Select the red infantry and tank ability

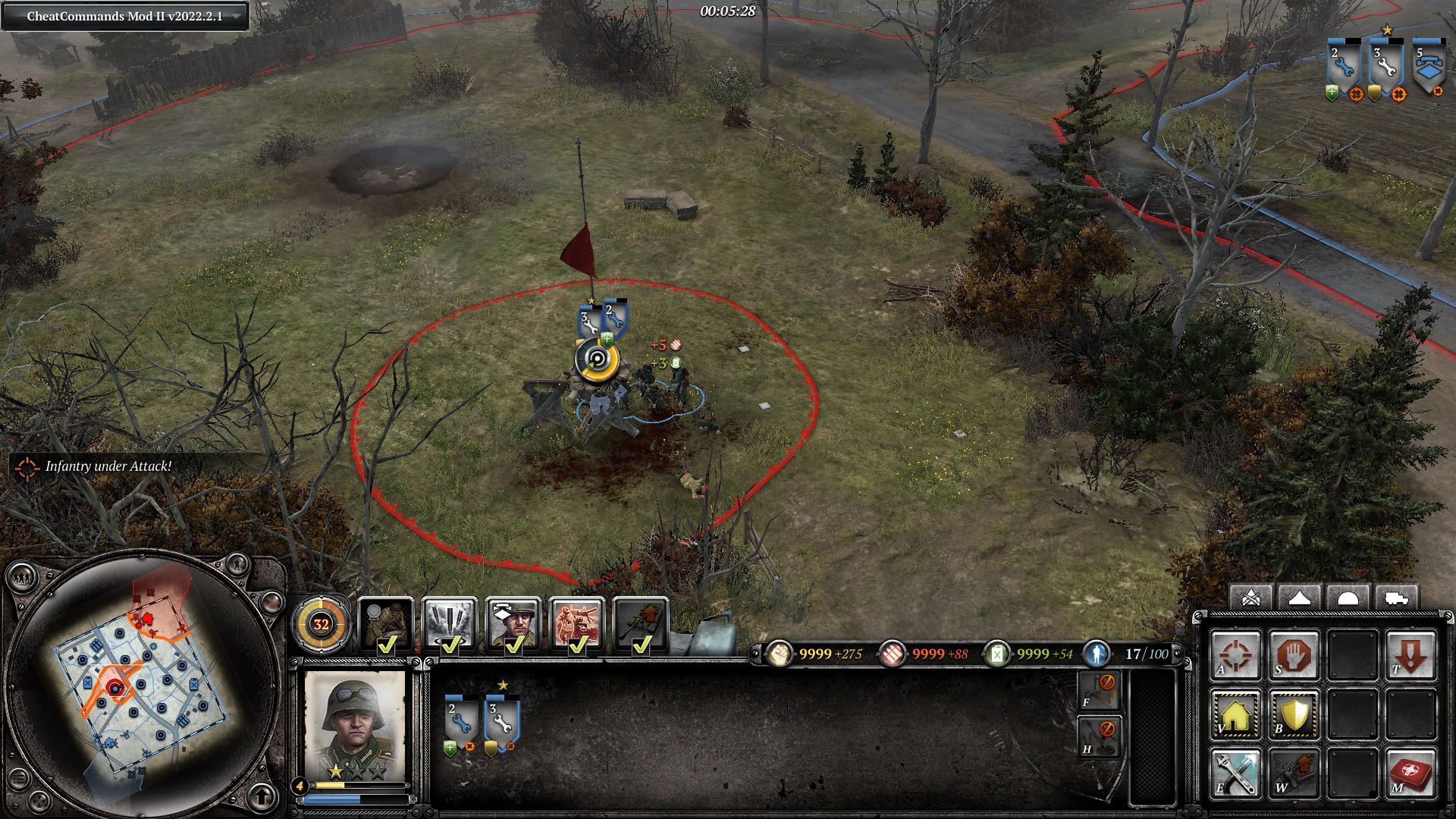tap(577, 626)
